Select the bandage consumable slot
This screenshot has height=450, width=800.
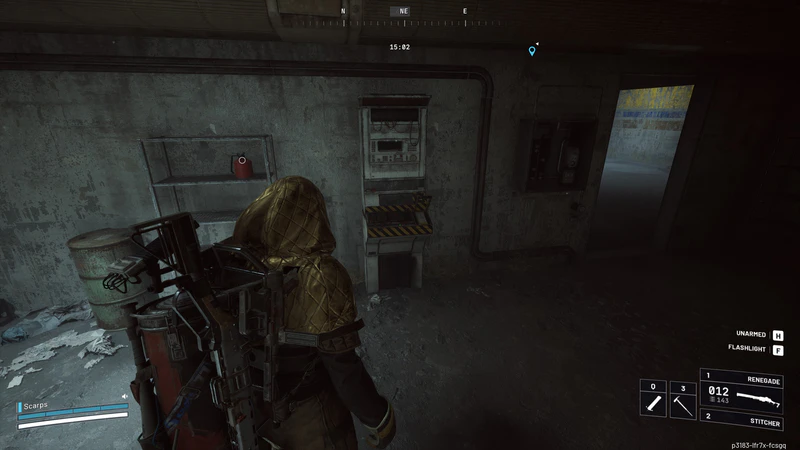click(652, 402)
